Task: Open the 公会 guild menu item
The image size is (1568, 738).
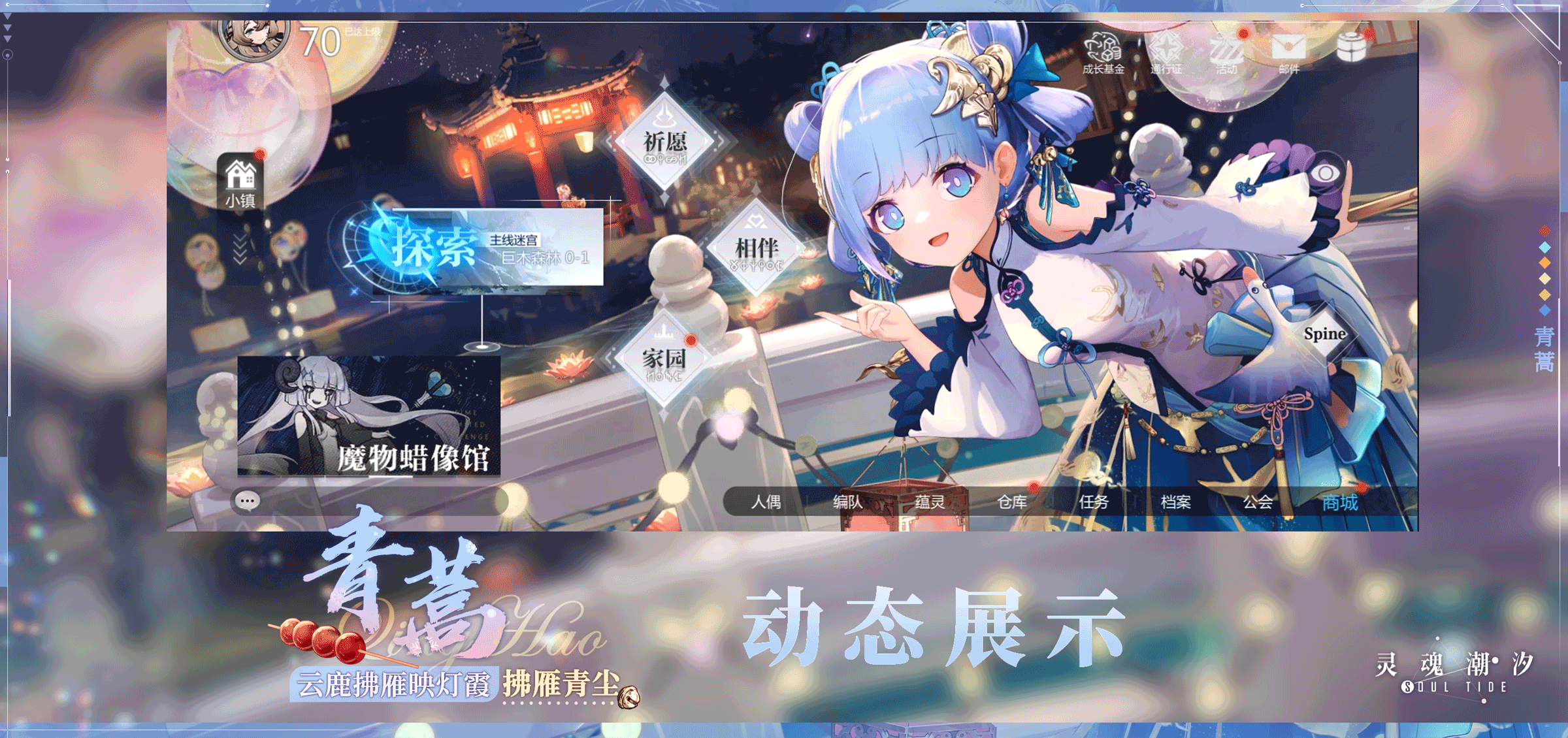Action: pos(1258,503)
